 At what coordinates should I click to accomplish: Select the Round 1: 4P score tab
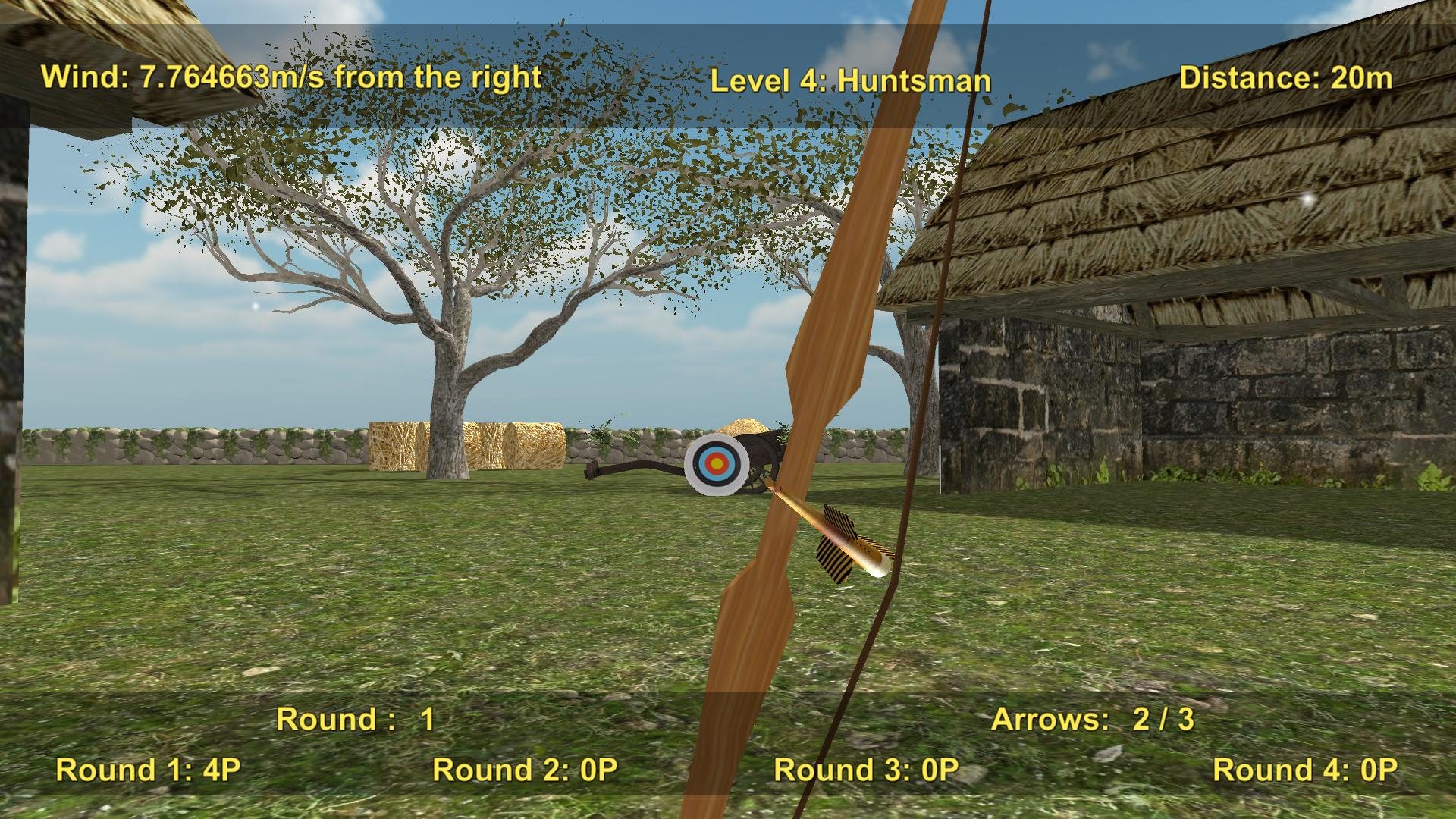[x=147, y=770]
